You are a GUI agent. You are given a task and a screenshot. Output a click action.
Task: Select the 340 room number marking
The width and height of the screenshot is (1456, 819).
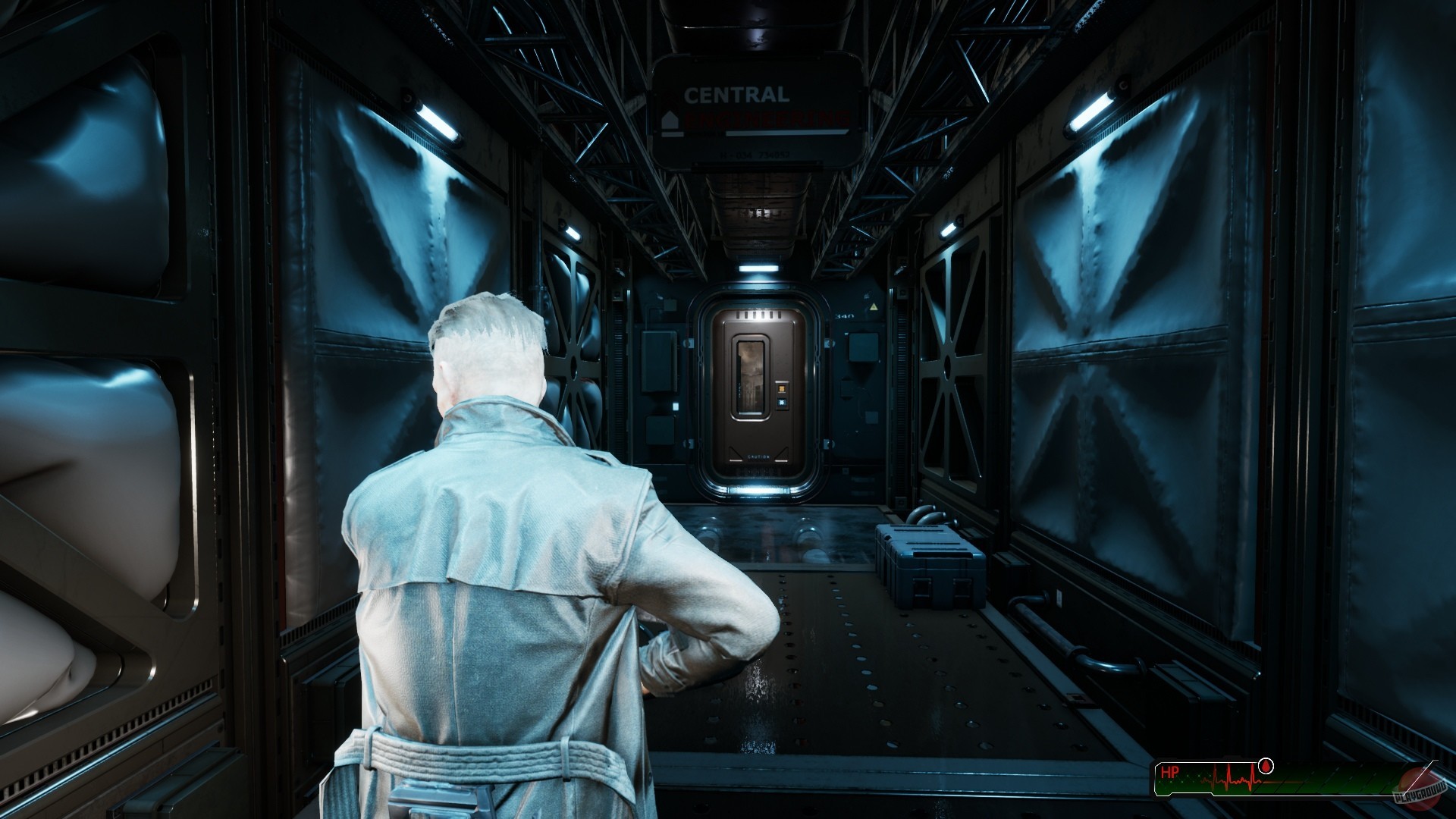(x=844, y=315)
